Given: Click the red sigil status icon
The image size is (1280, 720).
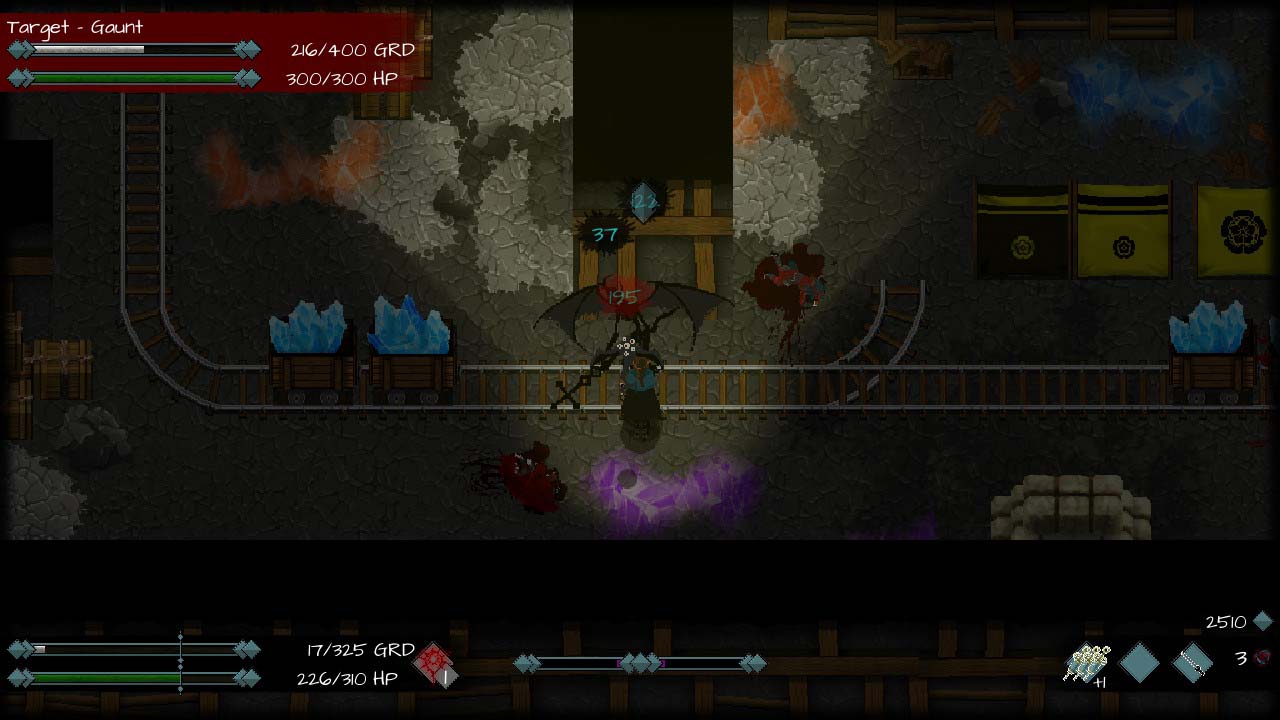Looking at the screenshot, I should coord(436,663).
